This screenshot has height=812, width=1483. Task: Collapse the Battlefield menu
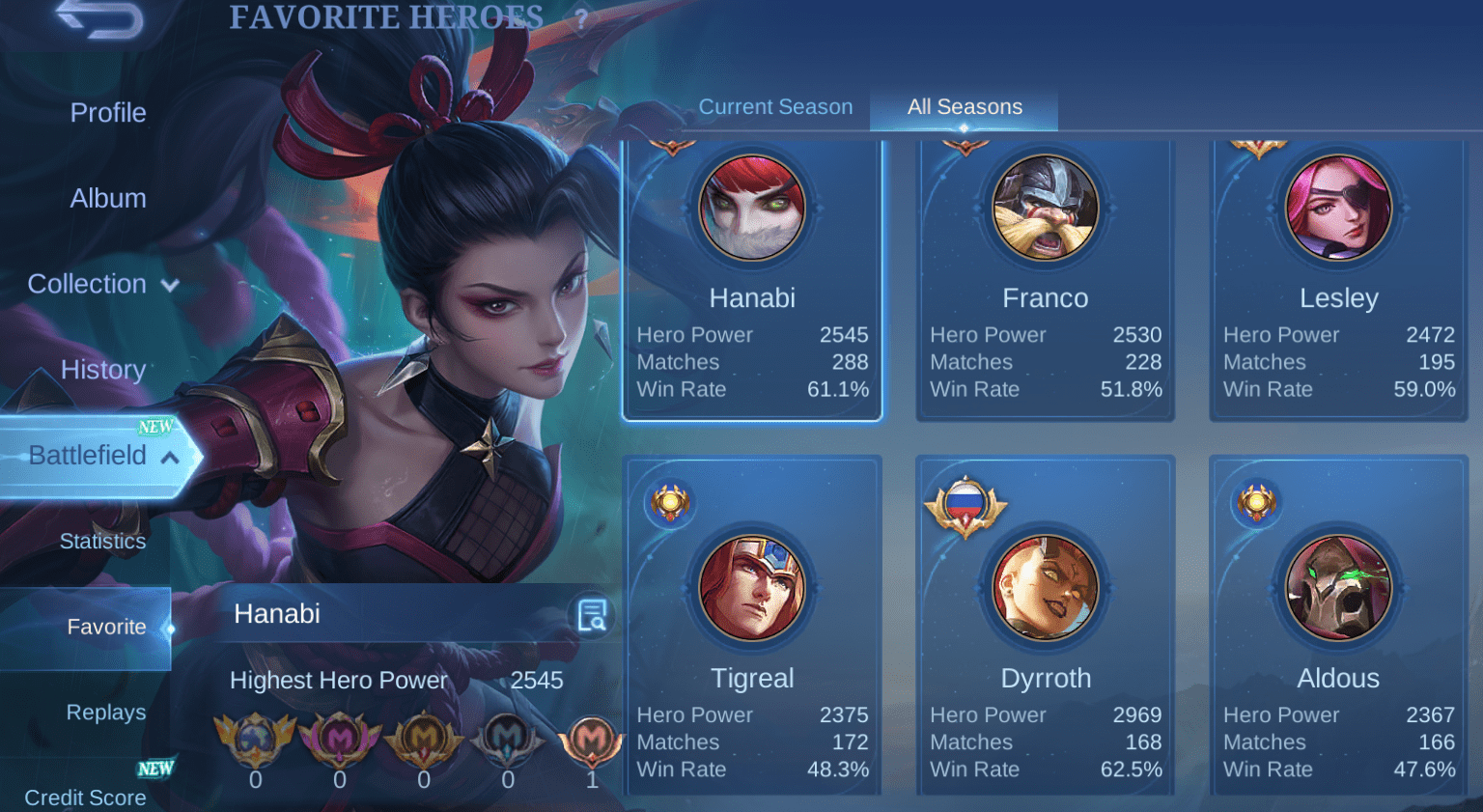coord(102,456)
